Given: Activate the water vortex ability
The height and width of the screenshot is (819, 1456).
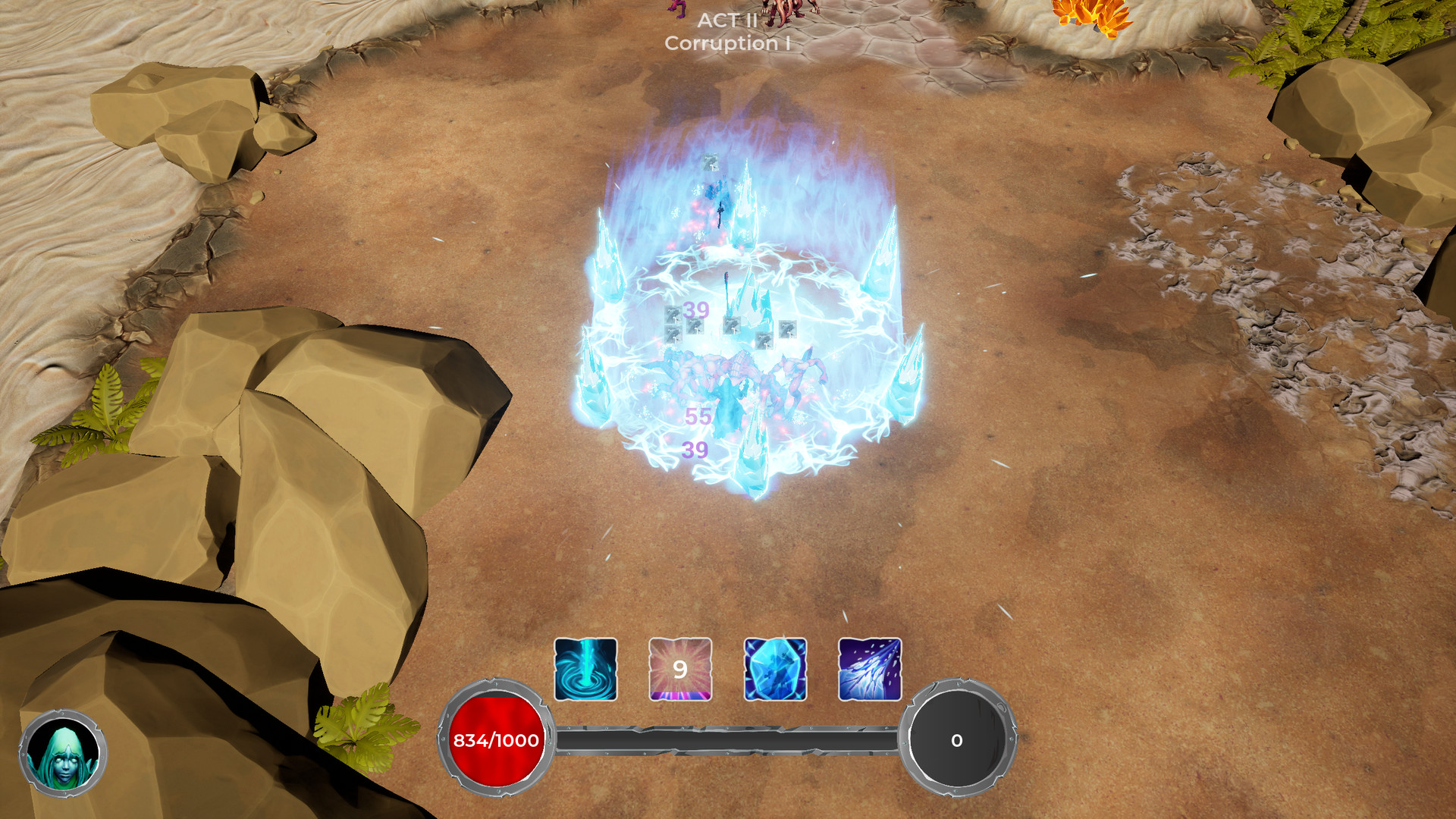Looking at the screenshot, I should pyautogui.click(x=585, y=669).
